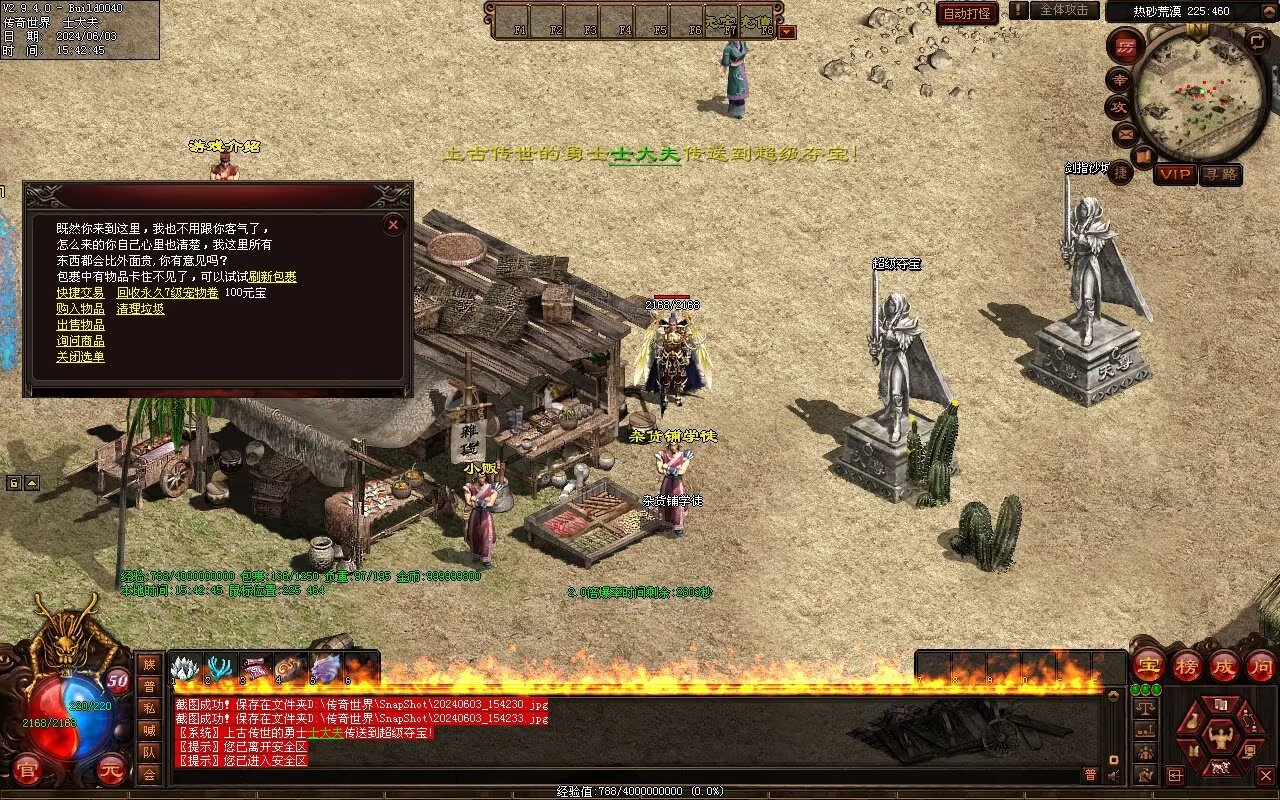Choose the 快捷交易 quick trade option
The height and width of the screenshot is (800, 1280).
click(80, 293)
